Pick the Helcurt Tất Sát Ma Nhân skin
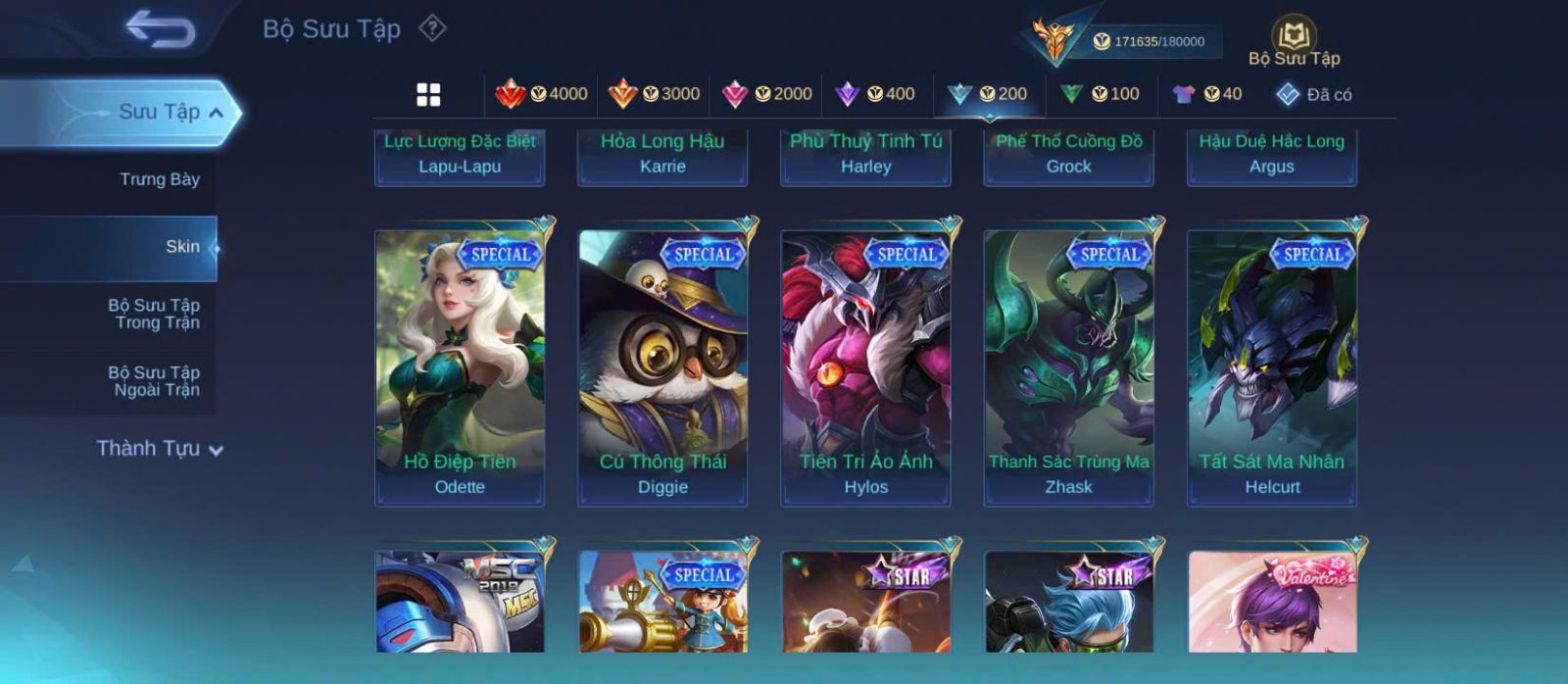This screenshot has height=684, width=1568. (x=1272, y=367)
